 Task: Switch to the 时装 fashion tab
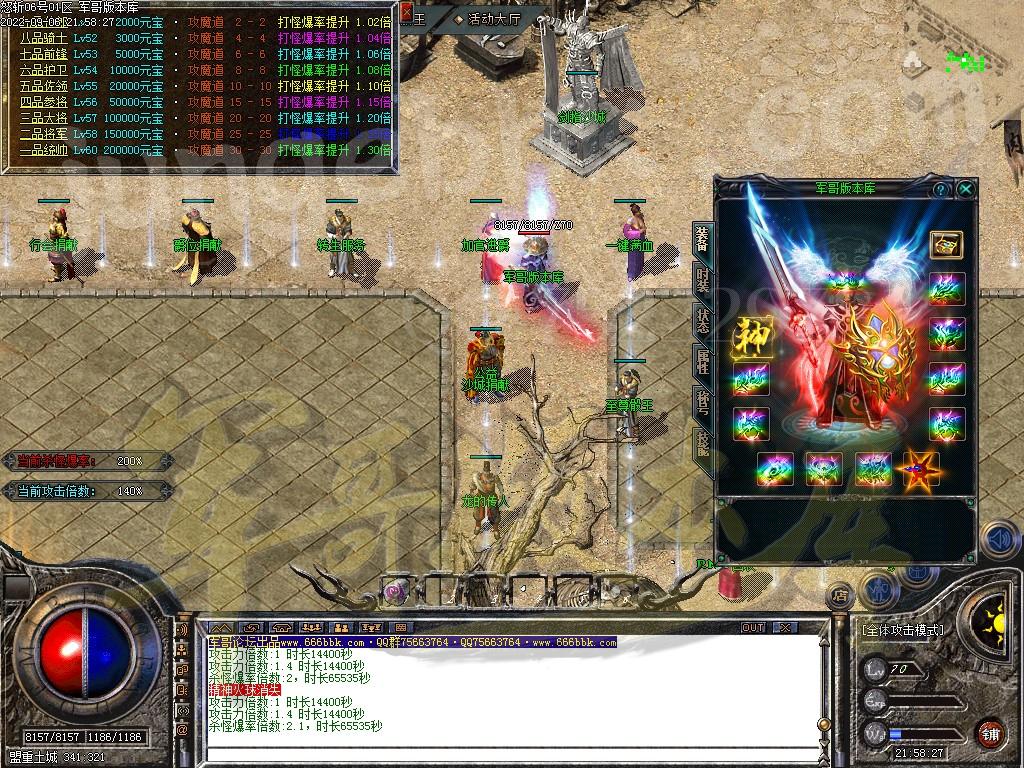coord(703,279)
